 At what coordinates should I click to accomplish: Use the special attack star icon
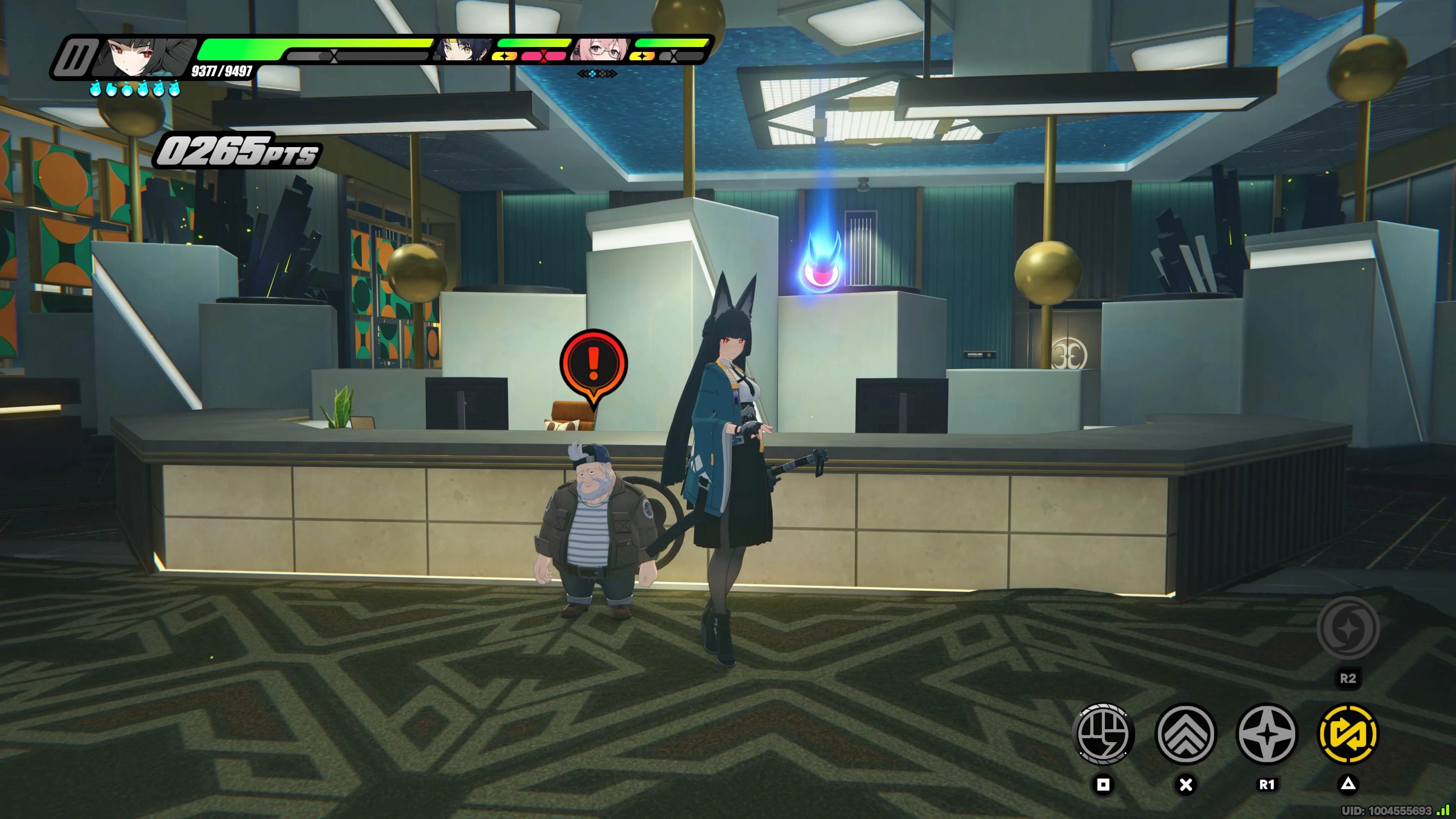[1267, 734]
